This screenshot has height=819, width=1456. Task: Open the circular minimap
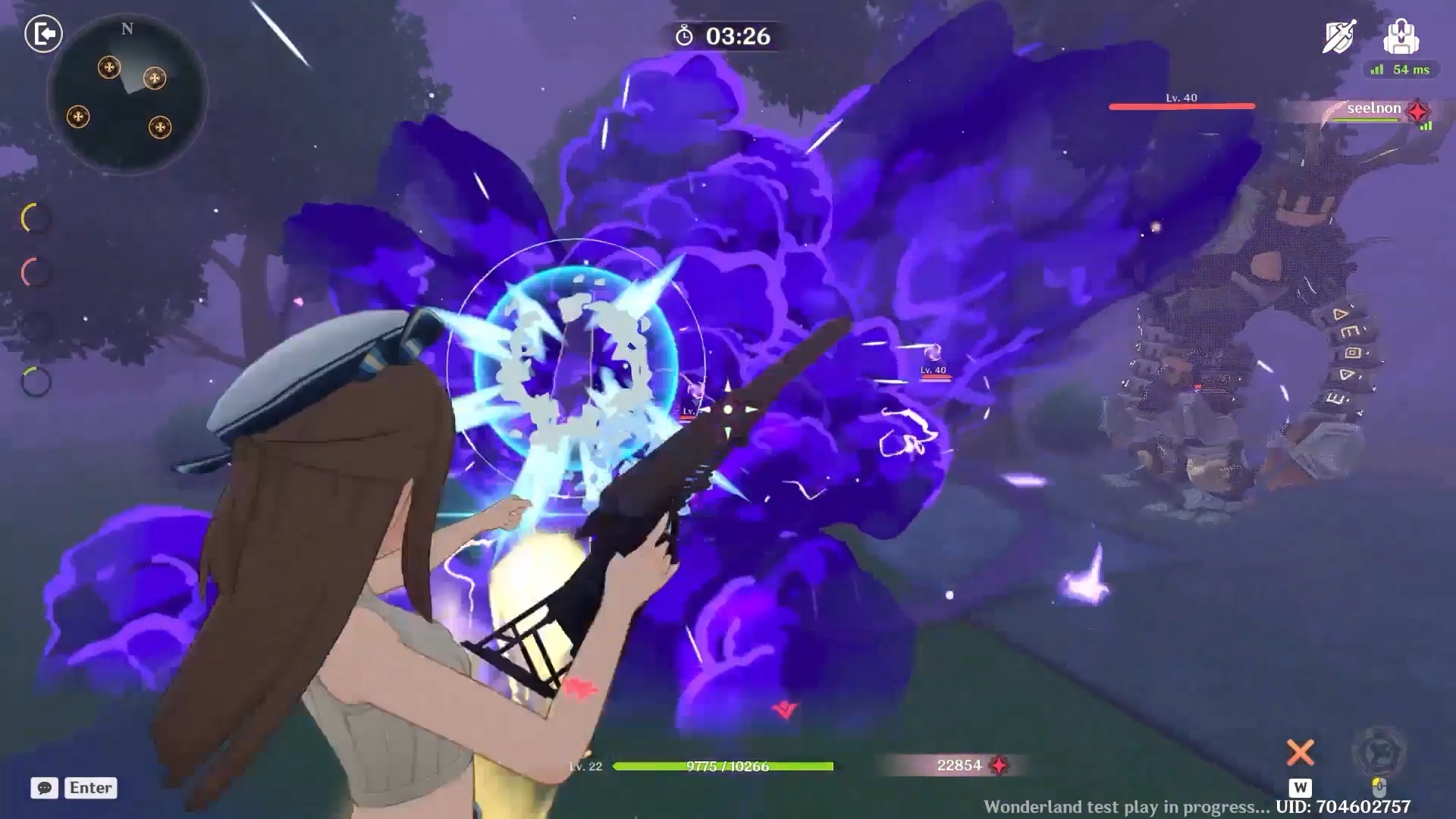point(127,96)
